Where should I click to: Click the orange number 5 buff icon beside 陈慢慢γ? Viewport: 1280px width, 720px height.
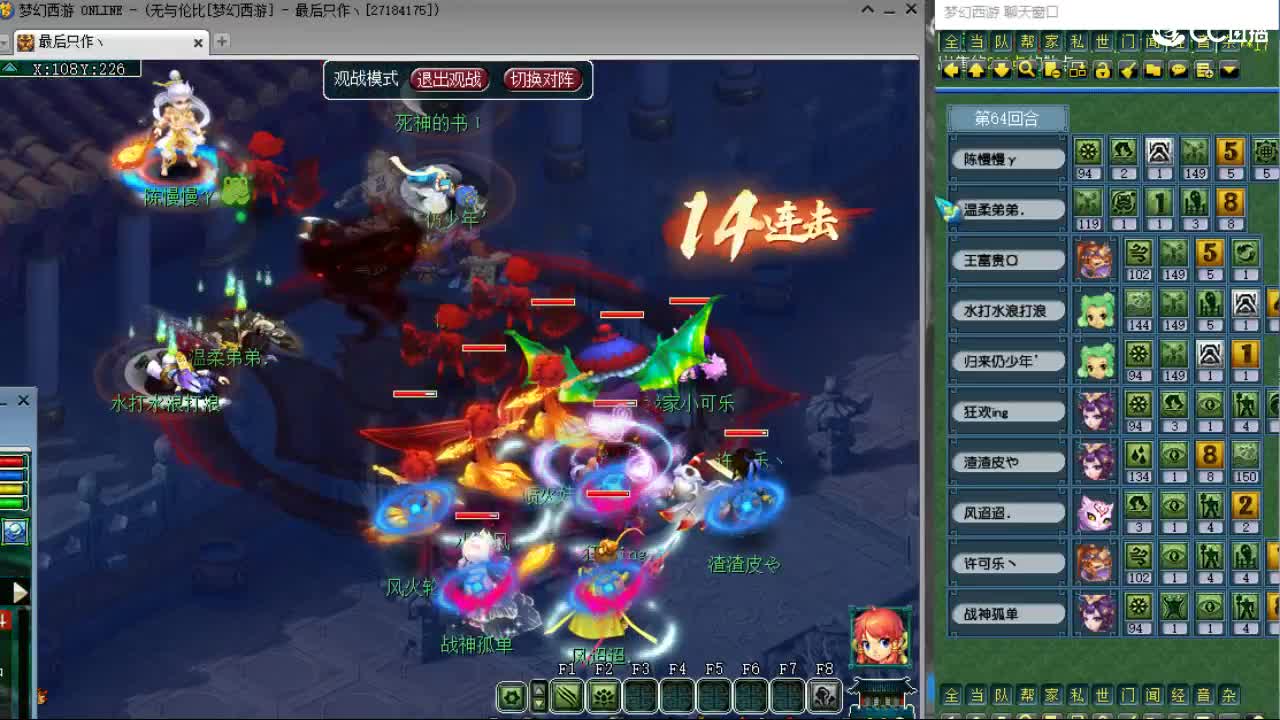(x=1229, y=153)
